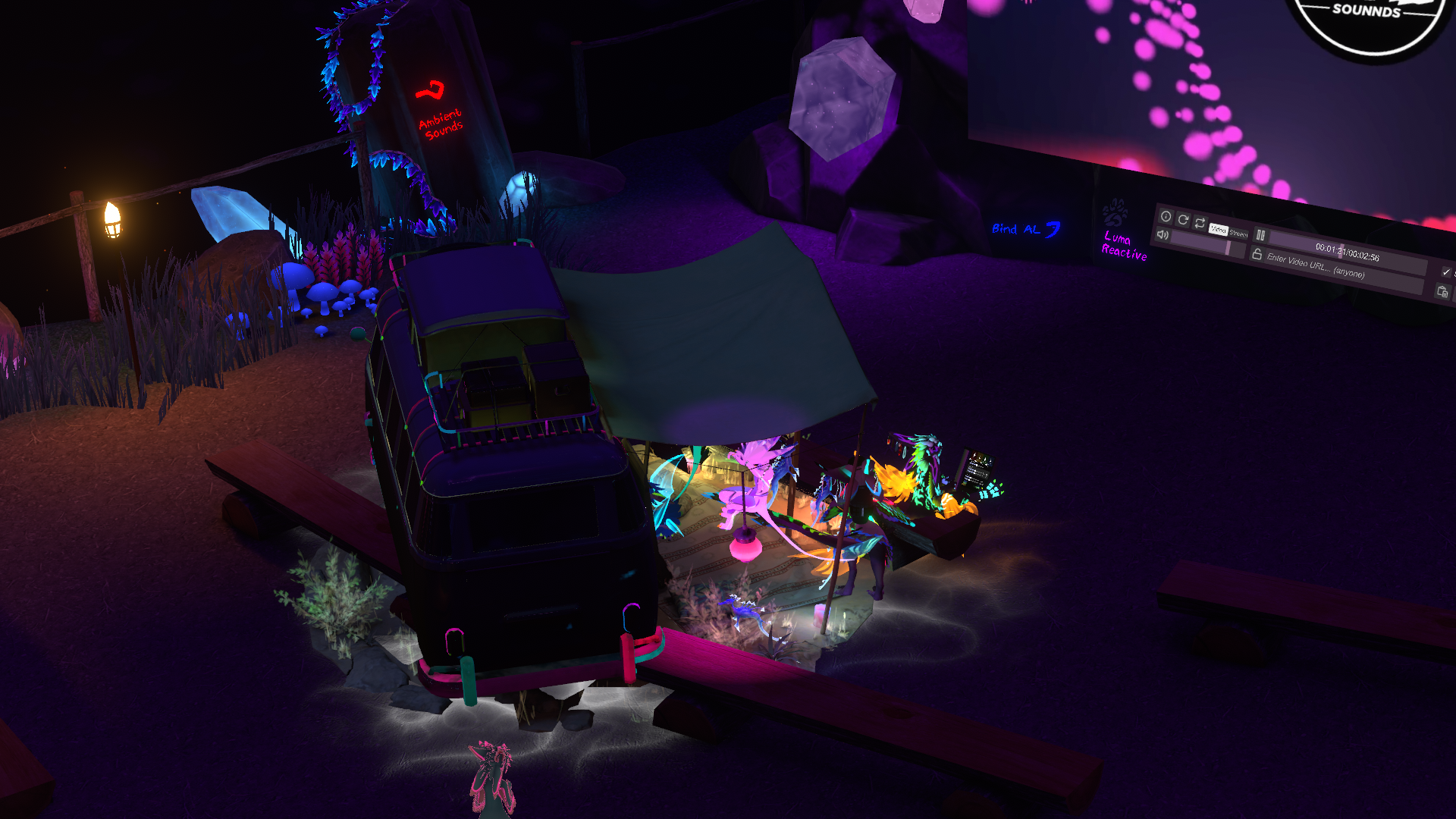Click the paste clipboard icon

[x=1442, y=291]
